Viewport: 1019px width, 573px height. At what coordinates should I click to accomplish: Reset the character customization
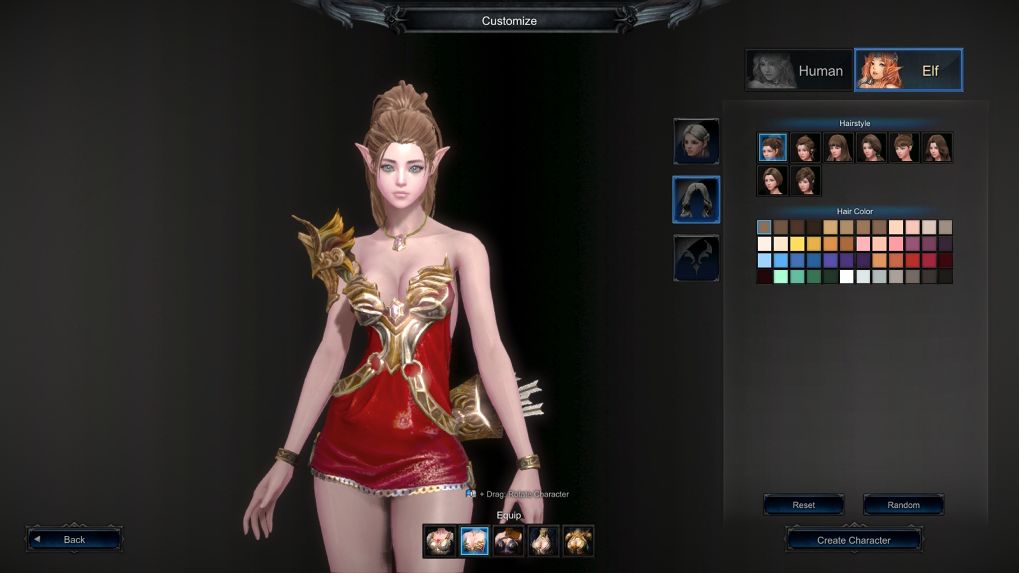coord(803,505)
